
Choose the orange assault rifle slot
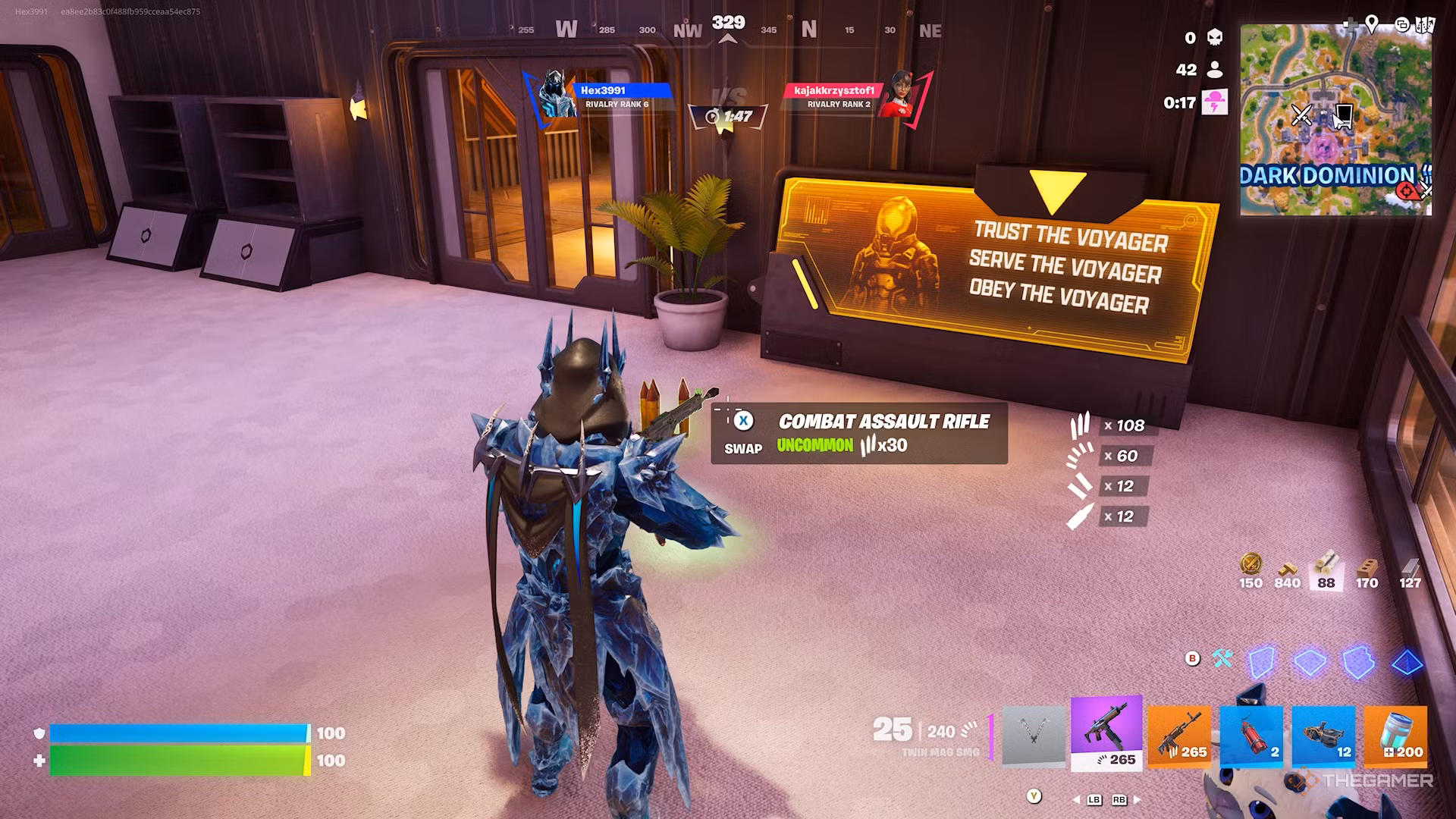point(1179,734)
